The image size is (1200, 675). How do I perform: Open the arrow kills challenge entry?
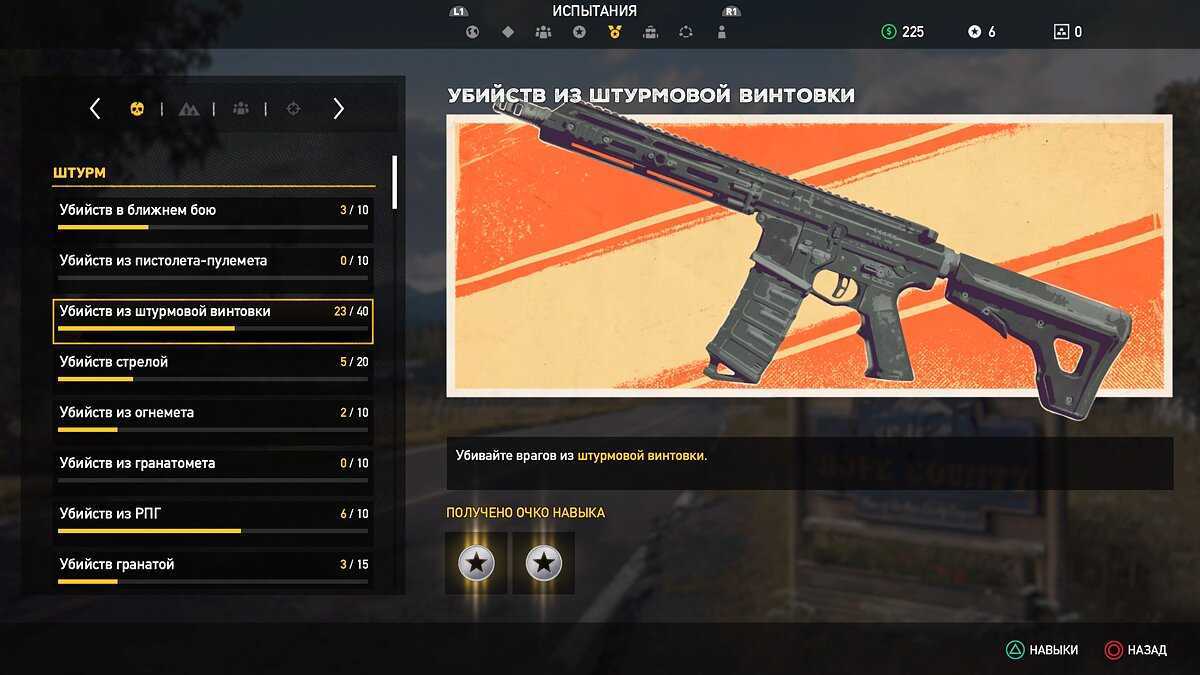pyautogui.click(x=213, y=363)
